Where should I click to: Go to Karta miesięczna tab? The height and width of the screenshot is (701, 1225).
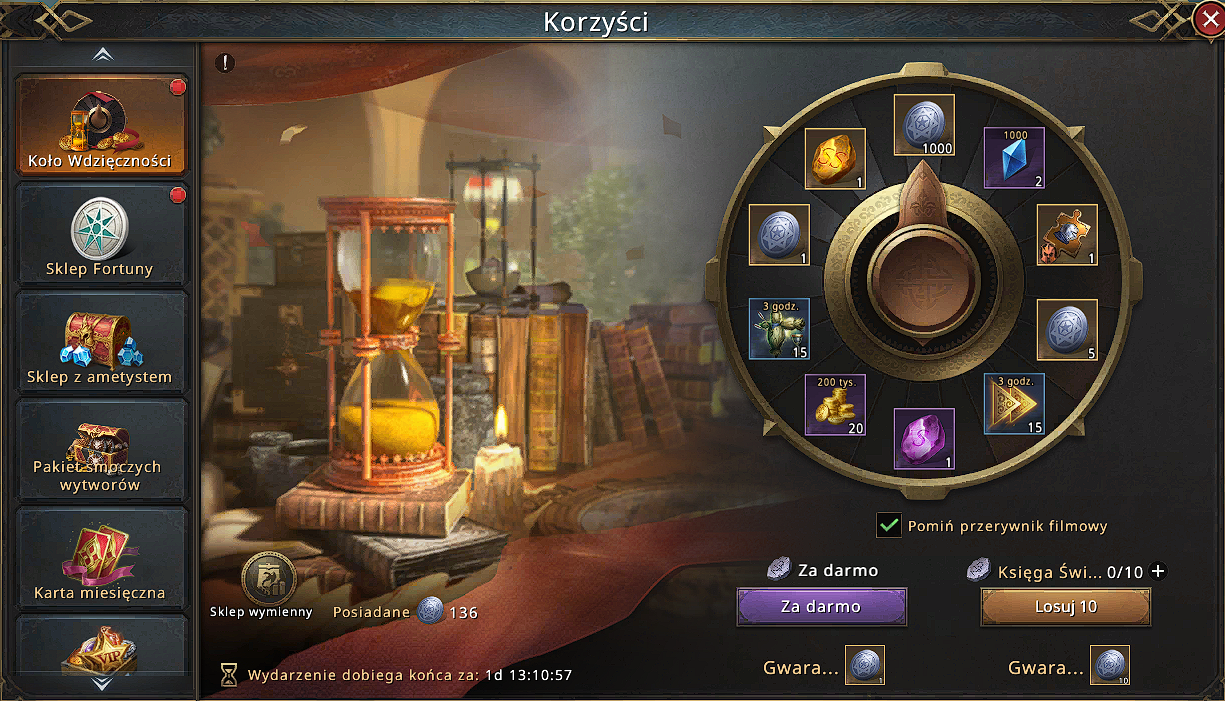[101, 561]
